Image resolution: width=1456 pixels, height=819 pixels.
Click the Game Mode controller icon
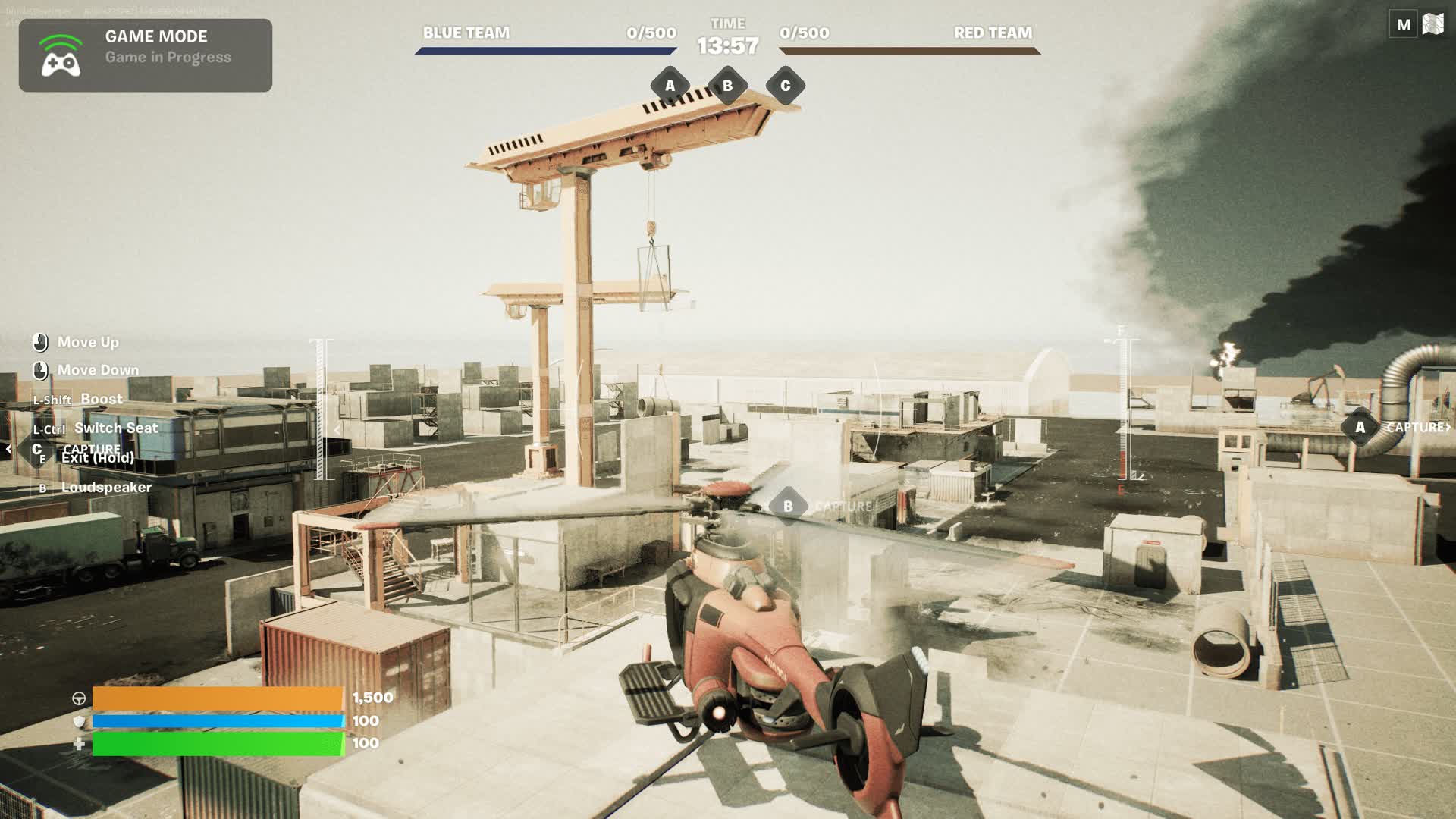click(x=63, y=54)
